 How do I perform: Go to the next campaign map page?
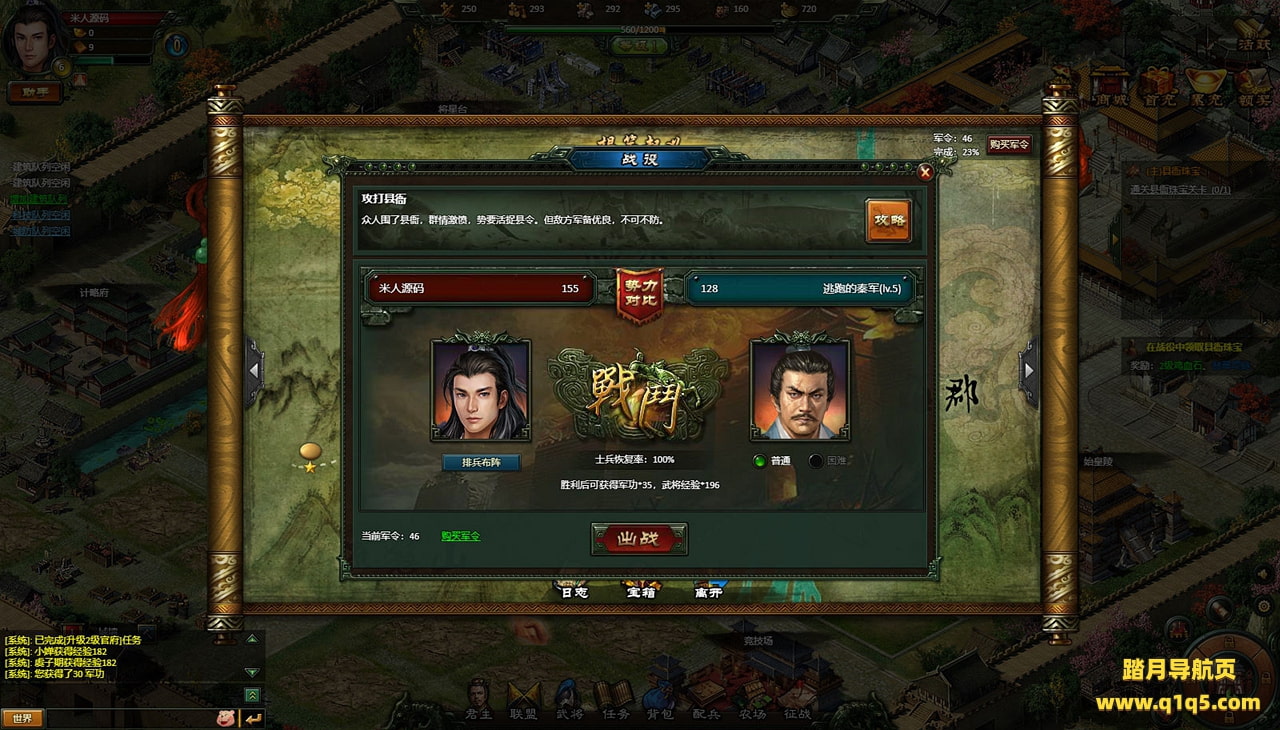click(x=1028, y=371)
